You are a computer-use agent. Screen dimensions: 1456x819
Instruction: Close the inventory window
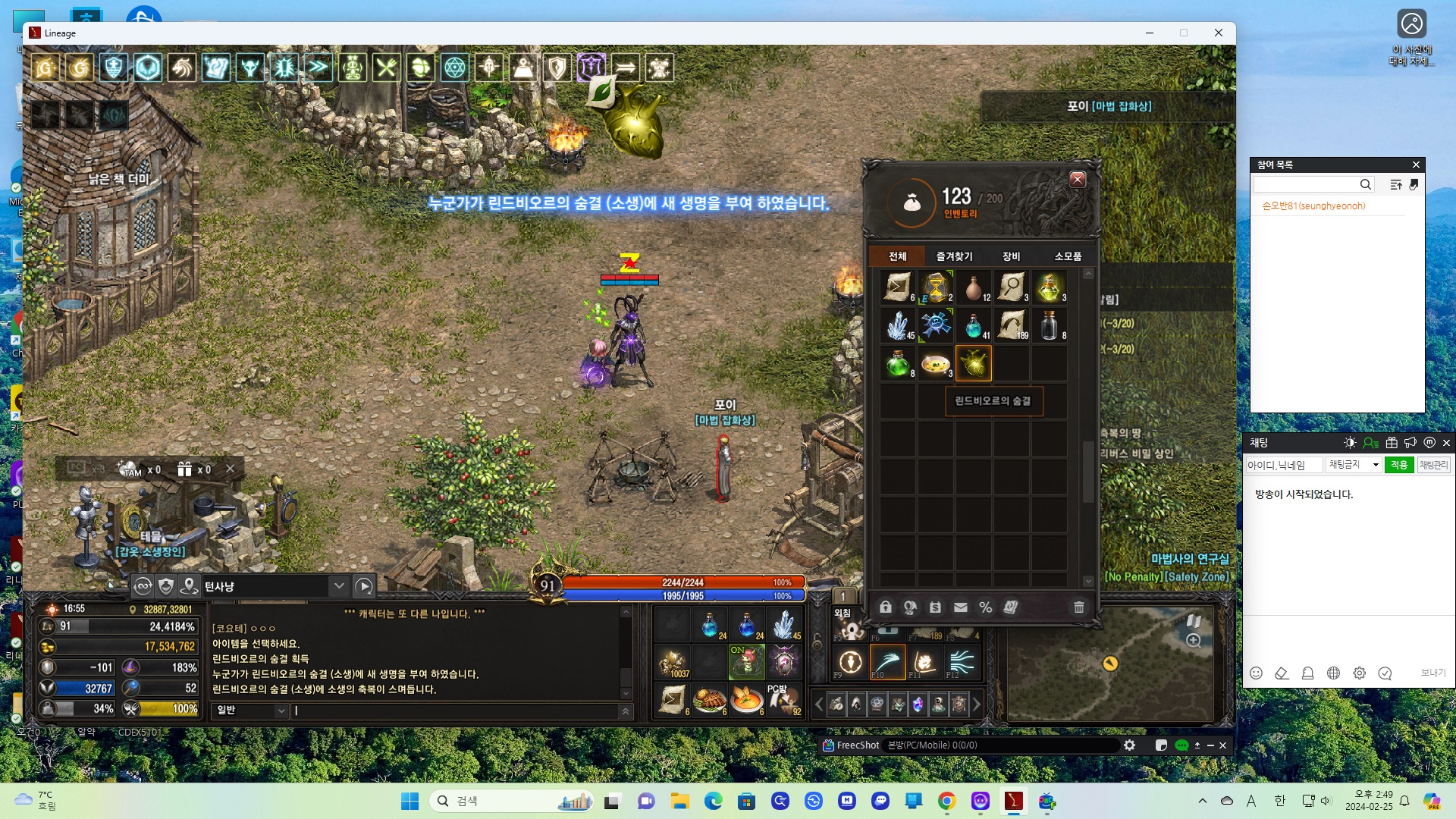[x=1077, y=180]
